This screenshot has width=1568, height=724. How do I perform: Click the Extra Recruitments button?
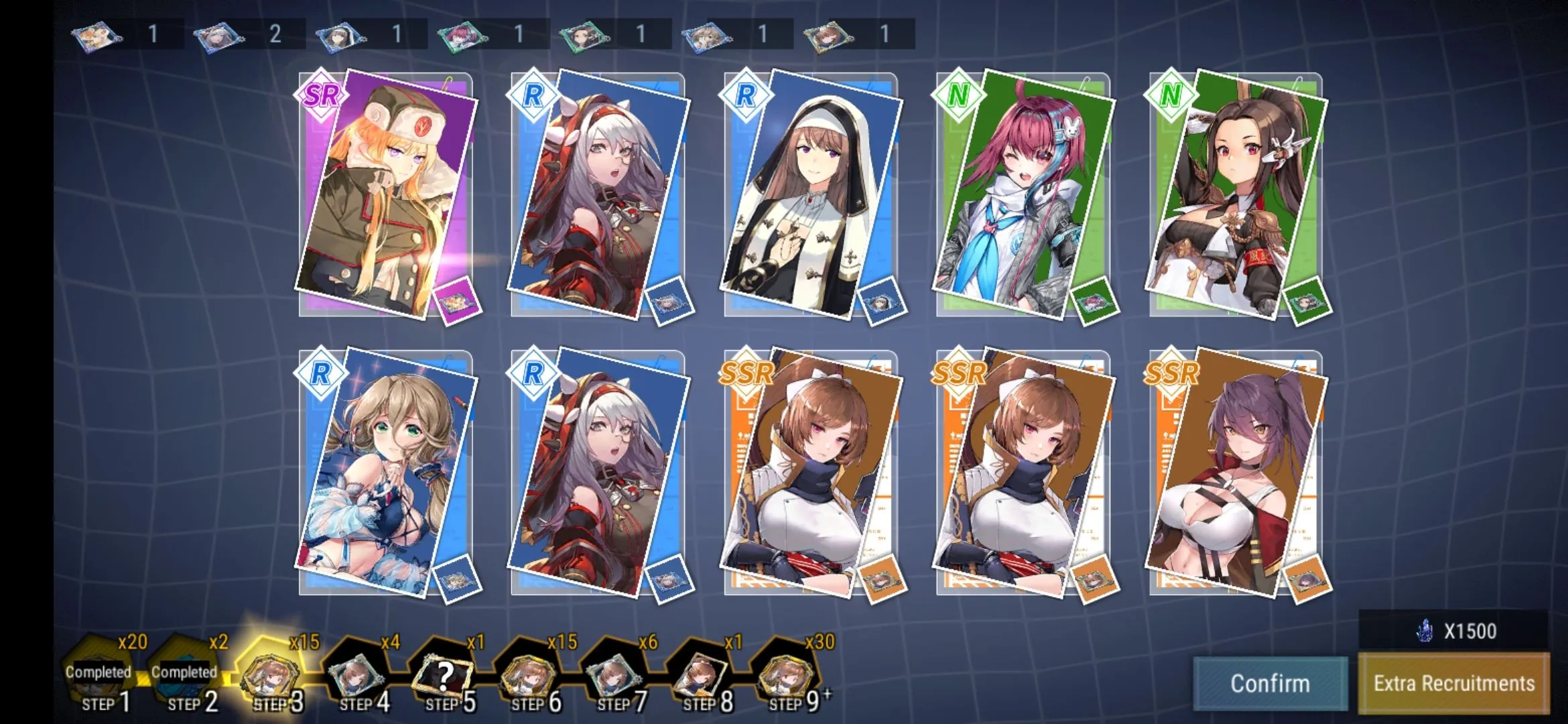point(1454,683)
